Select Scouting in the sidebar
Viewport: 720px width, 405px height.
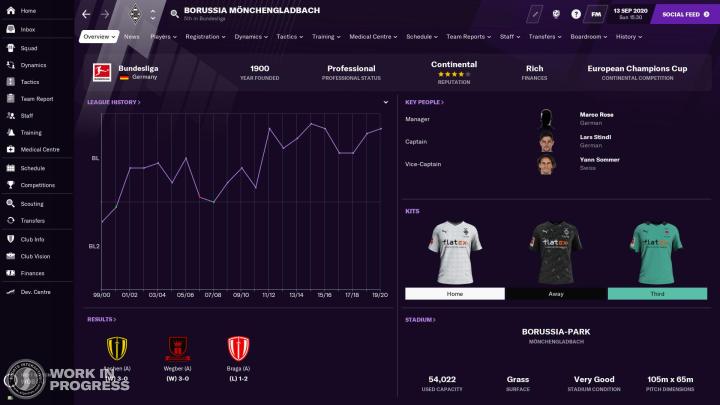point(31,203)
